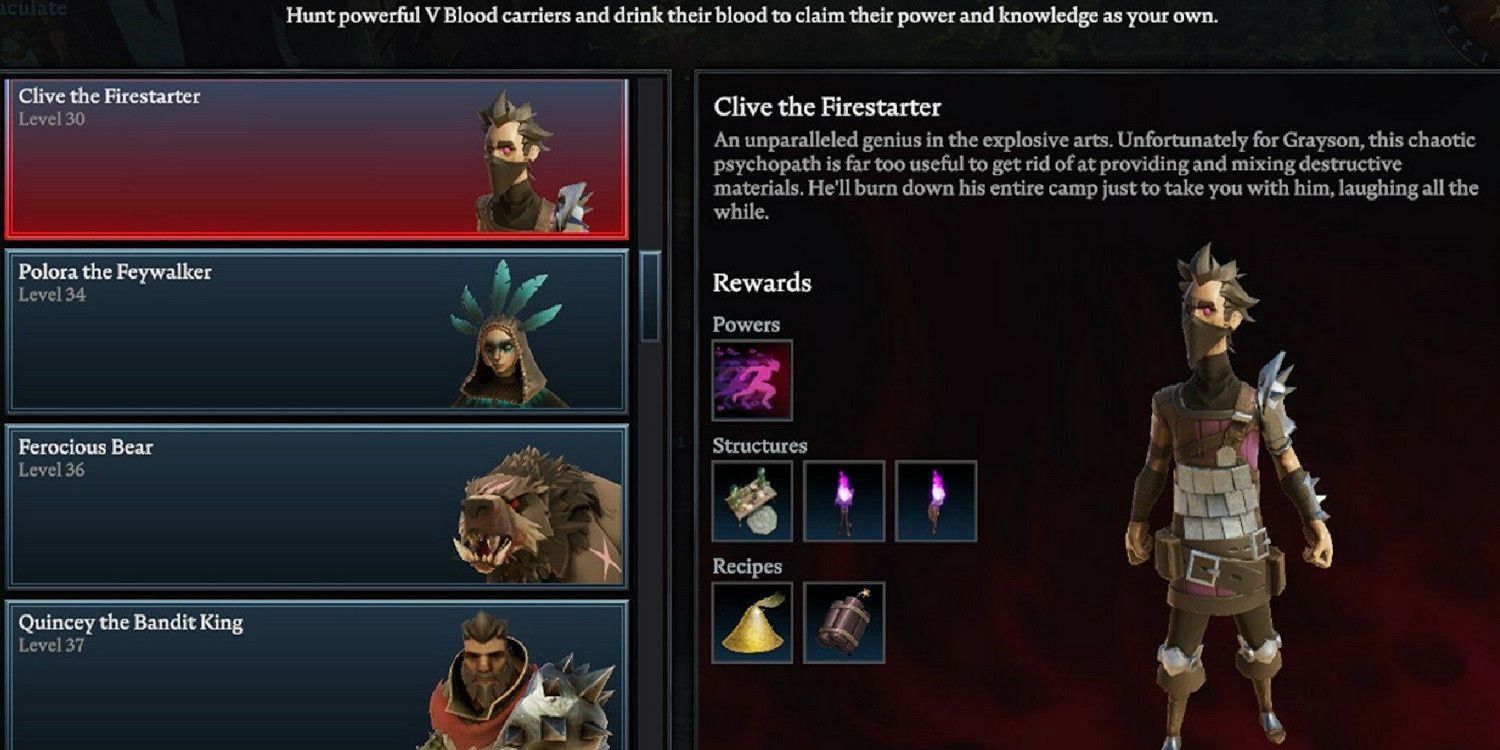1500x750 pixels.
Task: Click the sulphur pile recipe icon
Action: click(753, 627)
